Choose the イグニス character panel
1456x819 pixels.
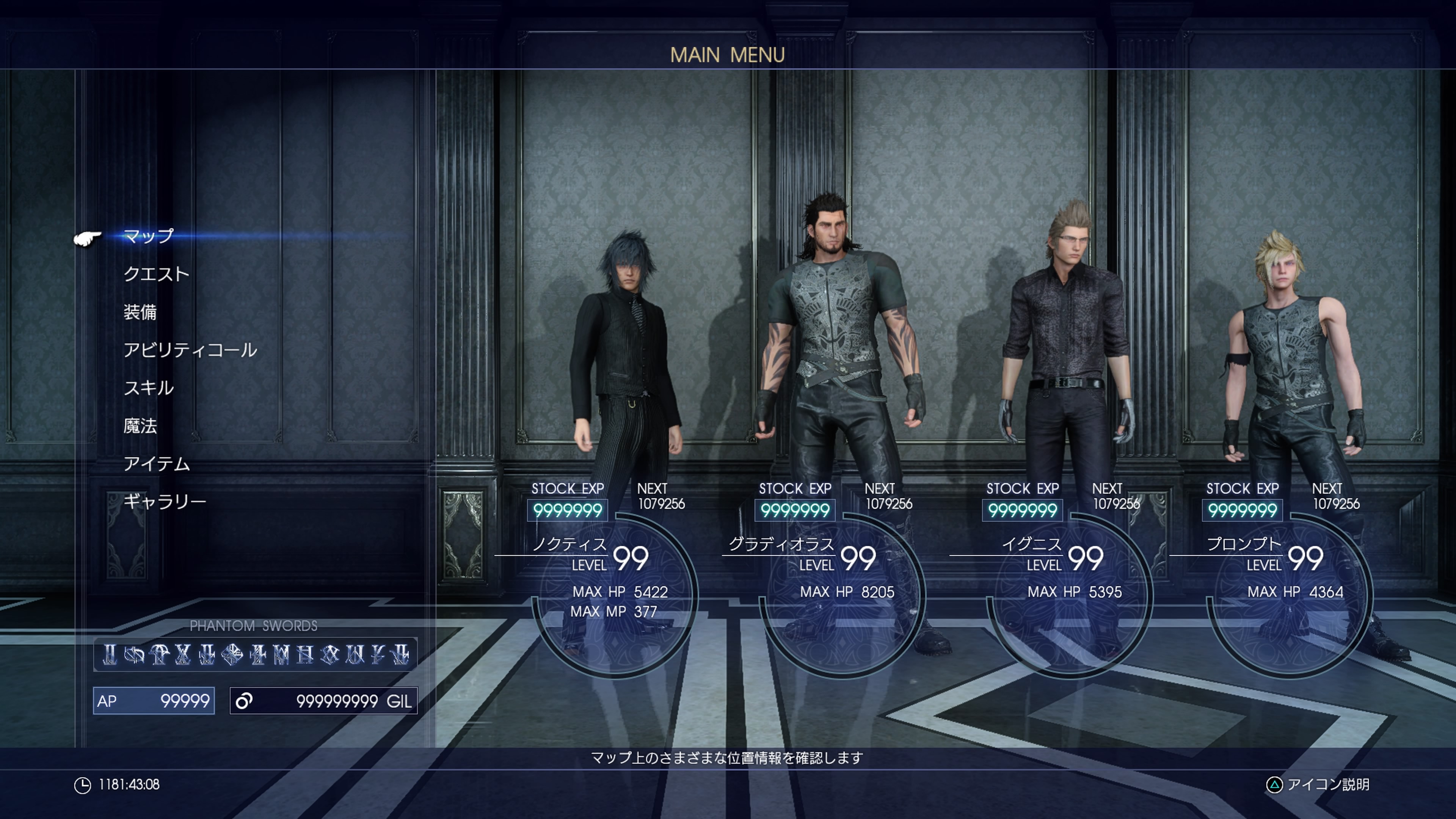click(x=1068, y=588)
